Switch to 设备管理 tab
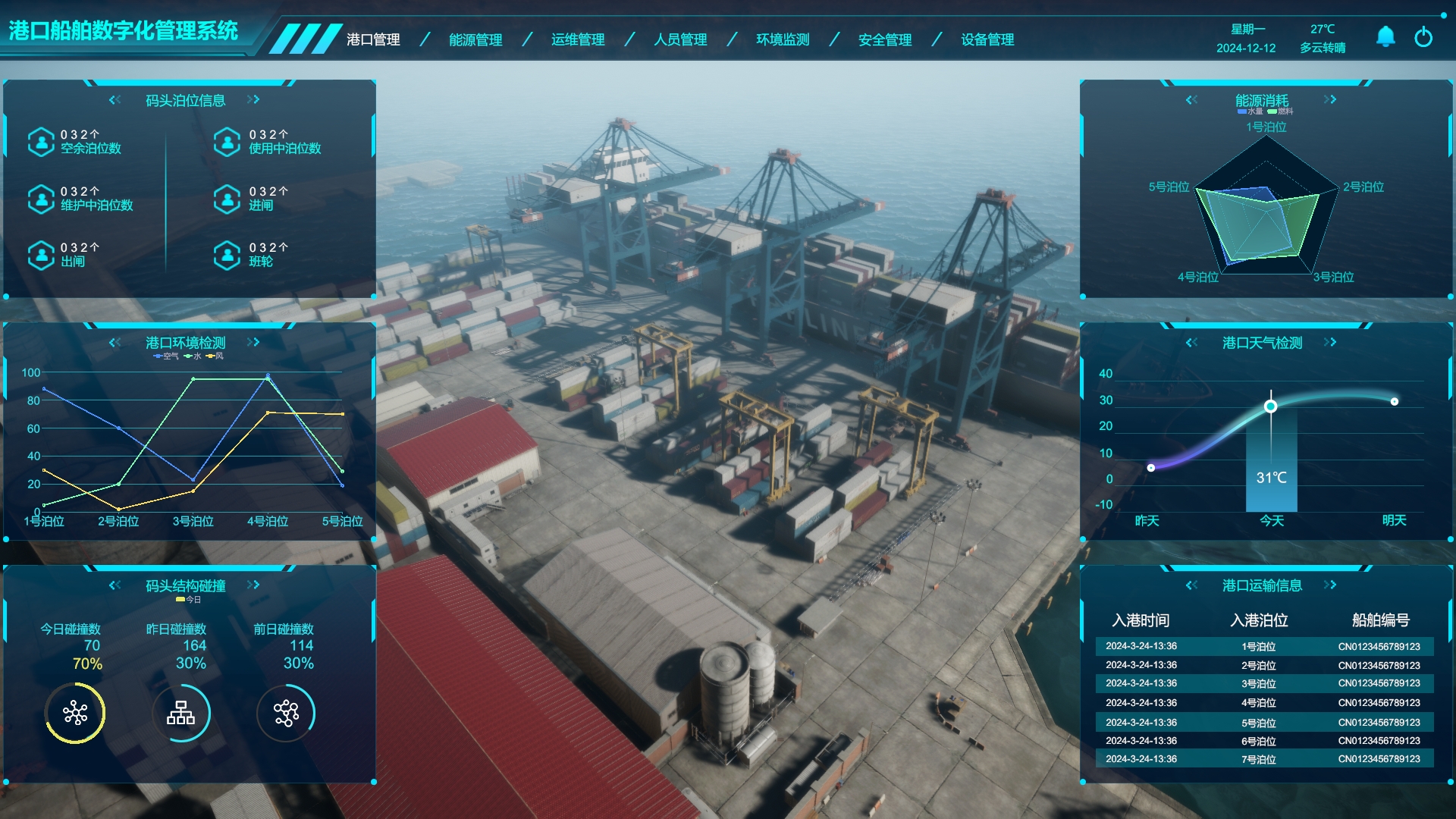 pos(987,39)
